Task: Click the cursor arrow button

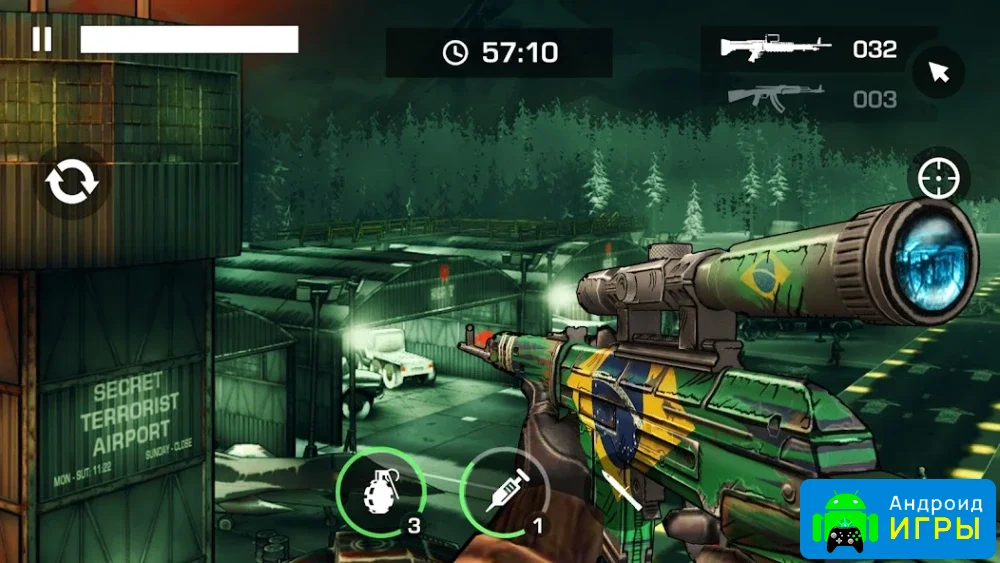Action: pos(937,72)
